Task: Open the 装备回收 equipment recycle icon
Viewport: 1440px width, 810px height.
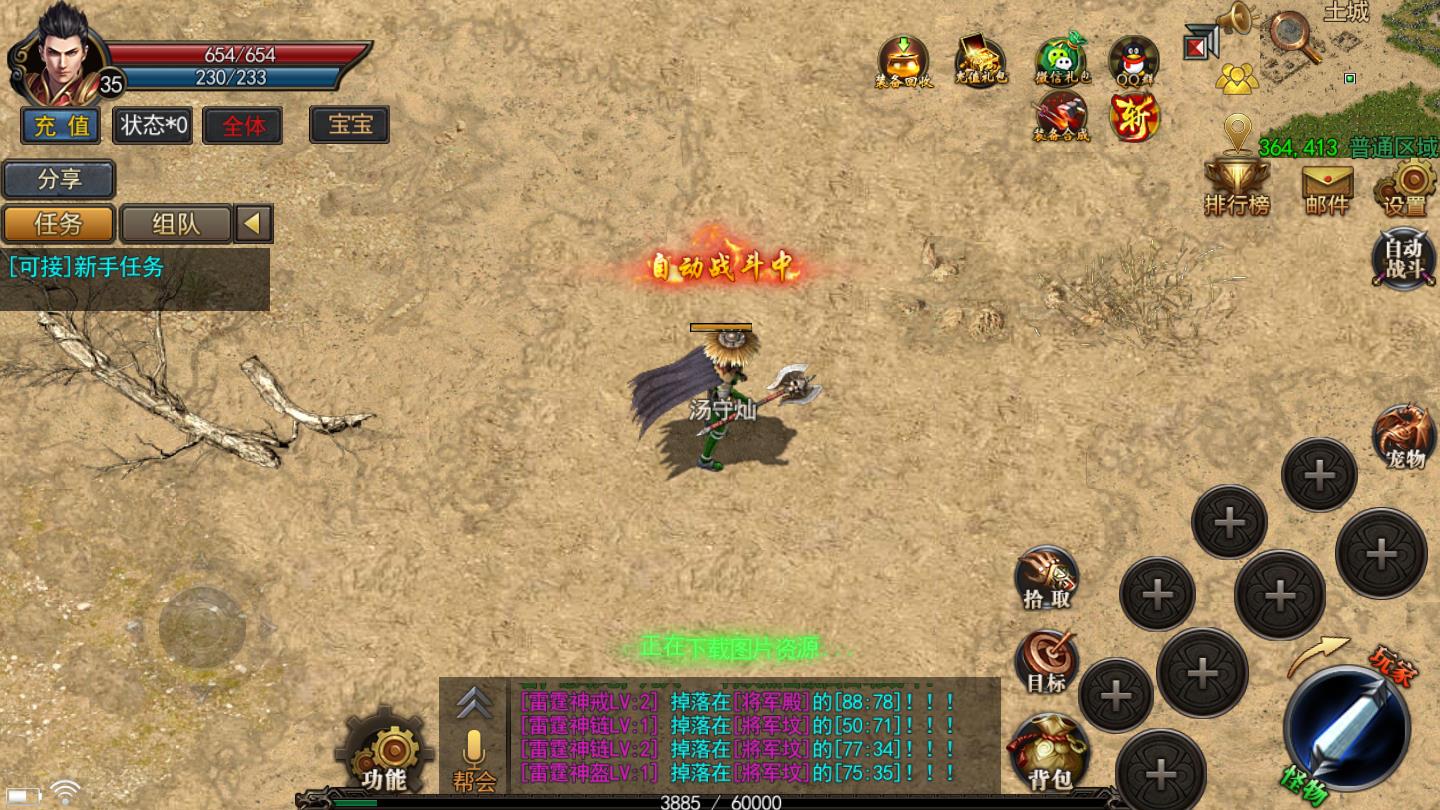Action: pyautogui.click(x=903, y=62)
